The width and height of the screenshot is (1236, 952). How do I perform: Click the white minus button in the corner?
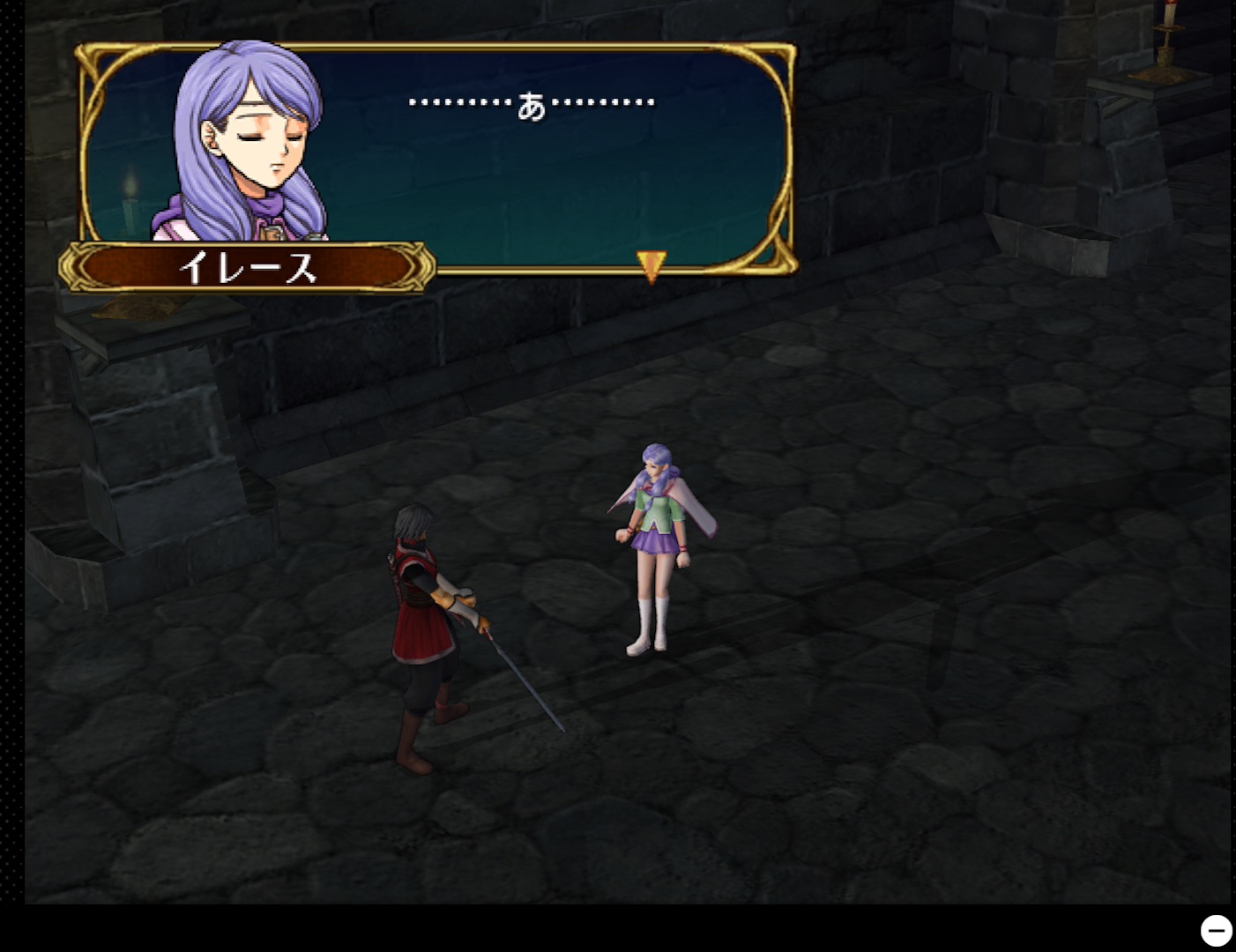pos(1216,930)
